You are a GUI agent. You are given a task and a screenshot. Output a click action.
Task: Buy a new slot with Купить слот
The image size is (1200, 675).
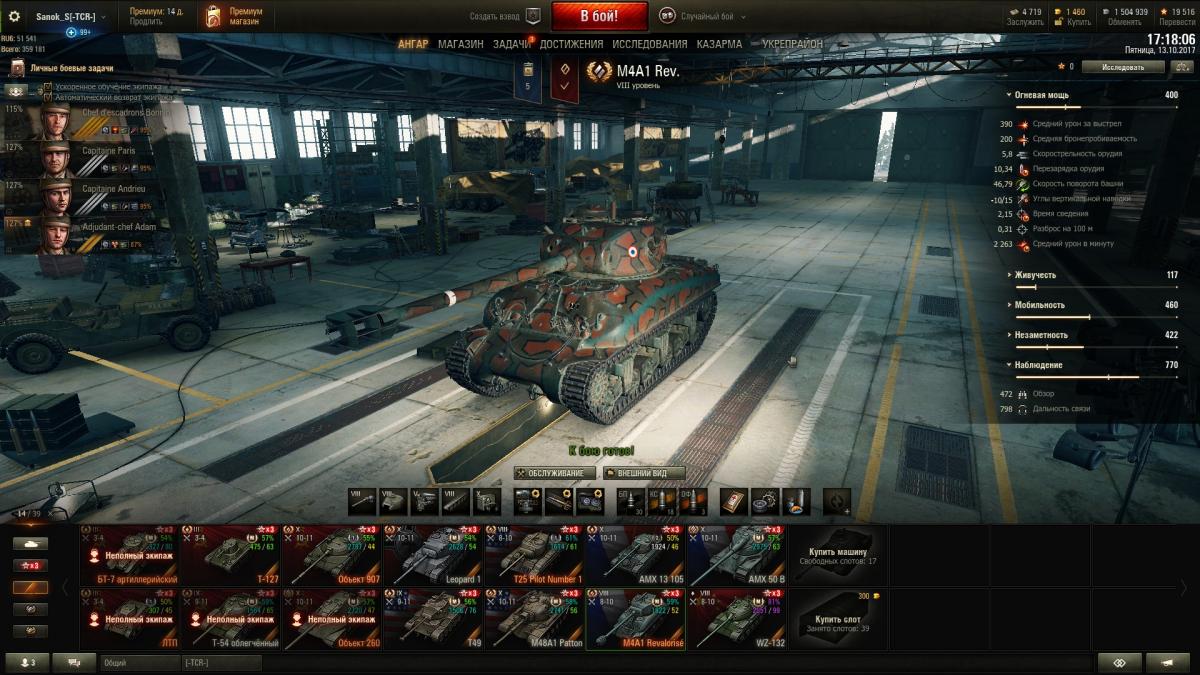pyautogui.click(x=839, y=619)
